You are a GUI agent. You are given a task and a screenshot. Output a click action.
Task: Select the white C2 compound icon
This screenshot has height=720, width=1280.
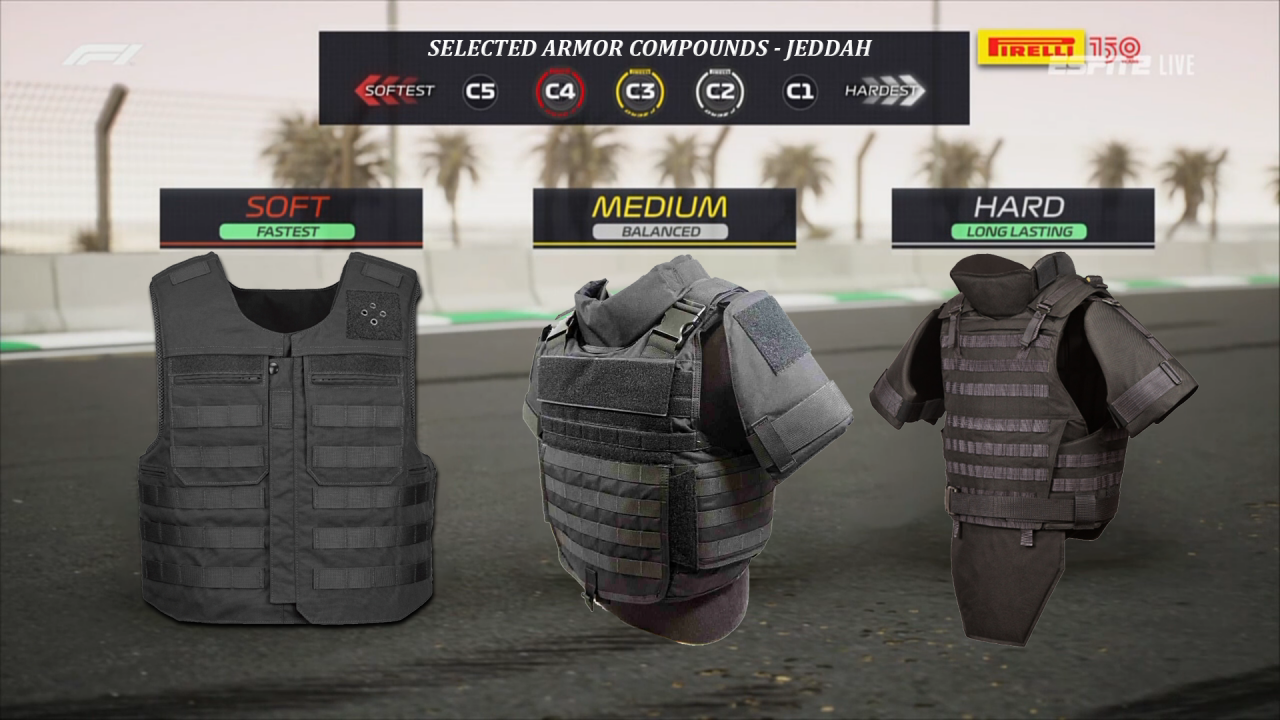click(x=720, y=92)
